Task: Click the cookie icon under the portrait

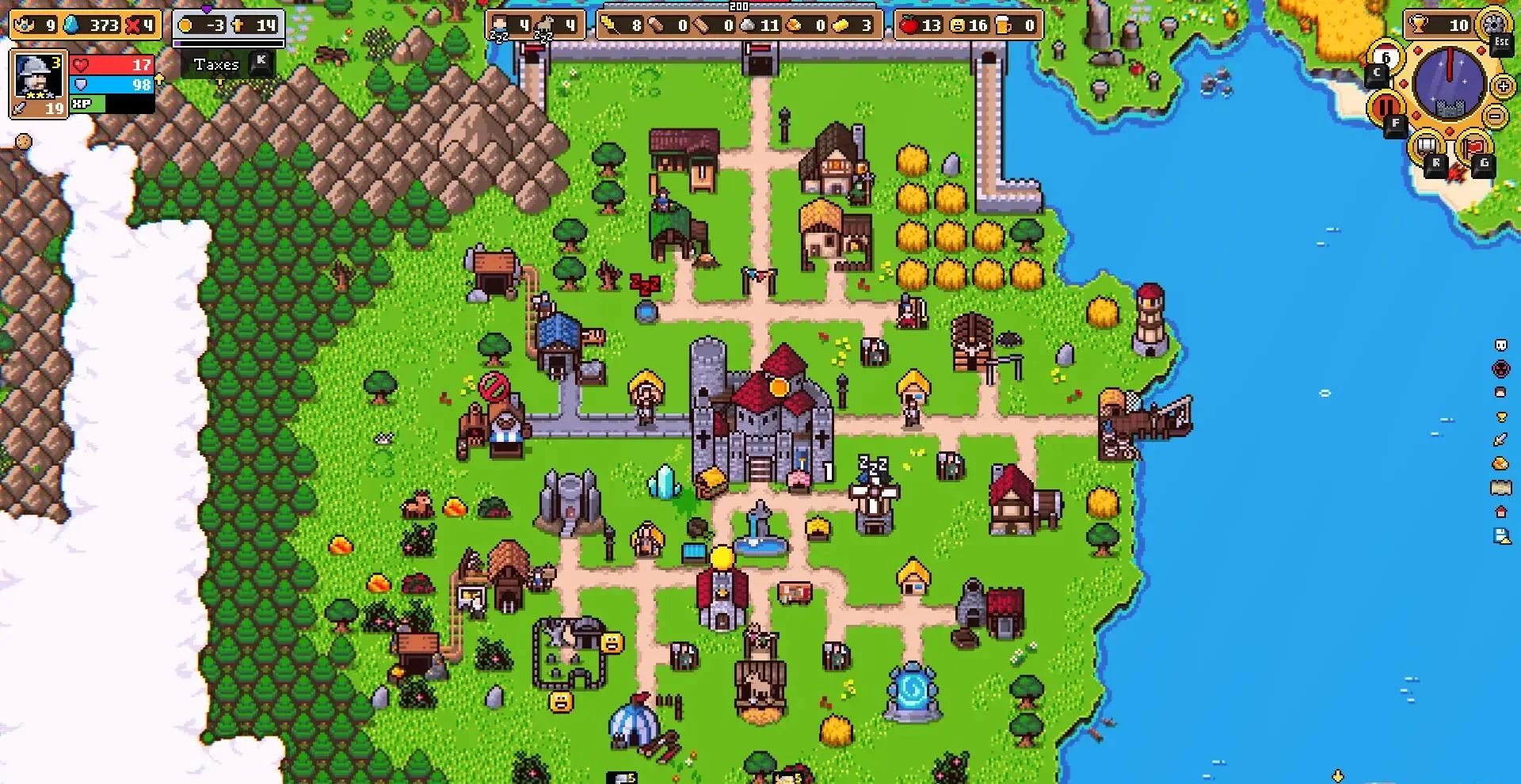Action: click(24, 142)
